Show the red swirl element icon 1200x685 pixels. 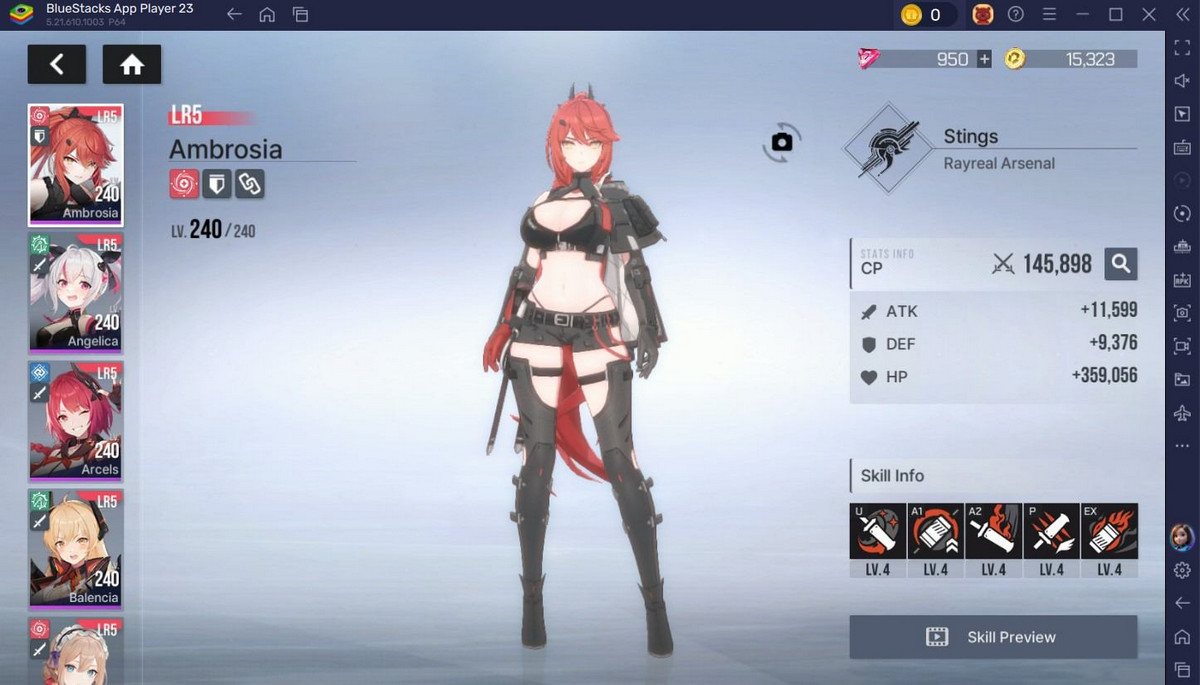pos(184,184)
